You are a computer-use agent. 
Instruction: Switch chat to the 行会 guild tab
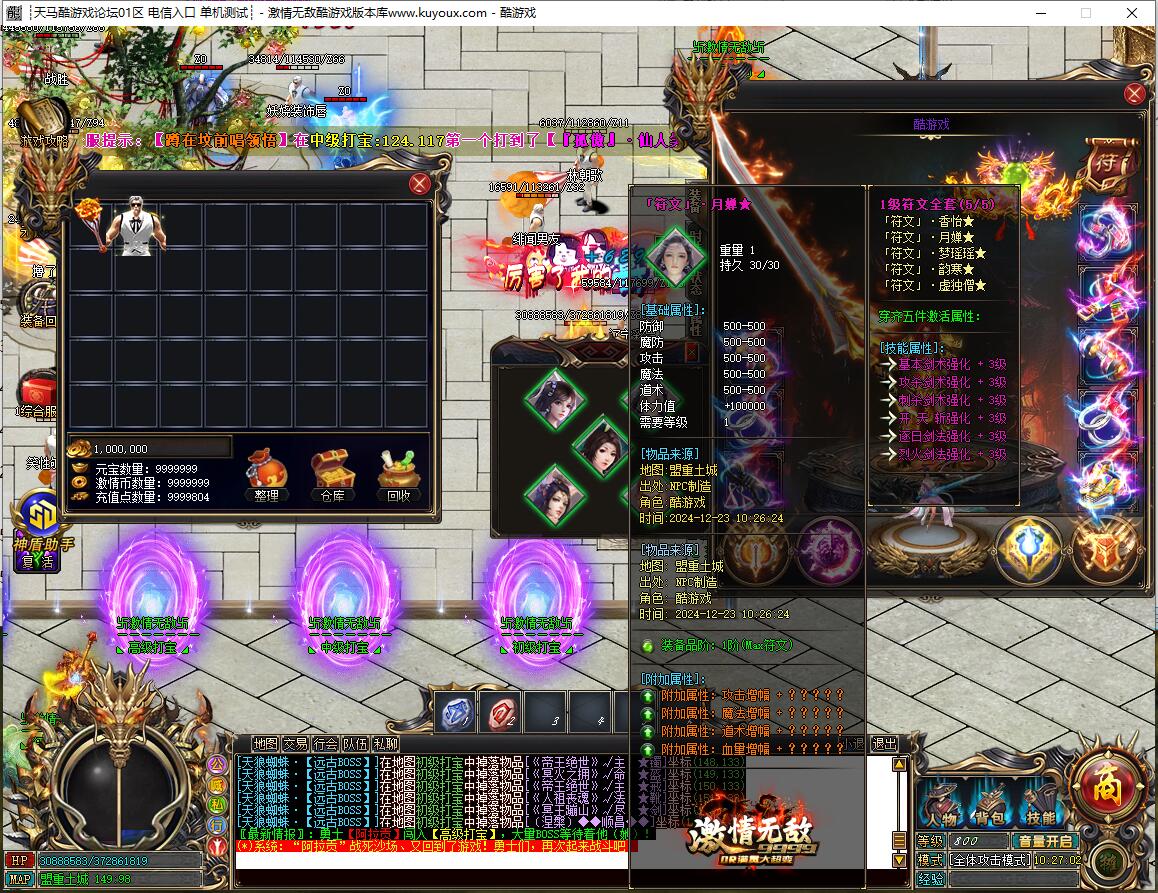[x=325, y=744]
